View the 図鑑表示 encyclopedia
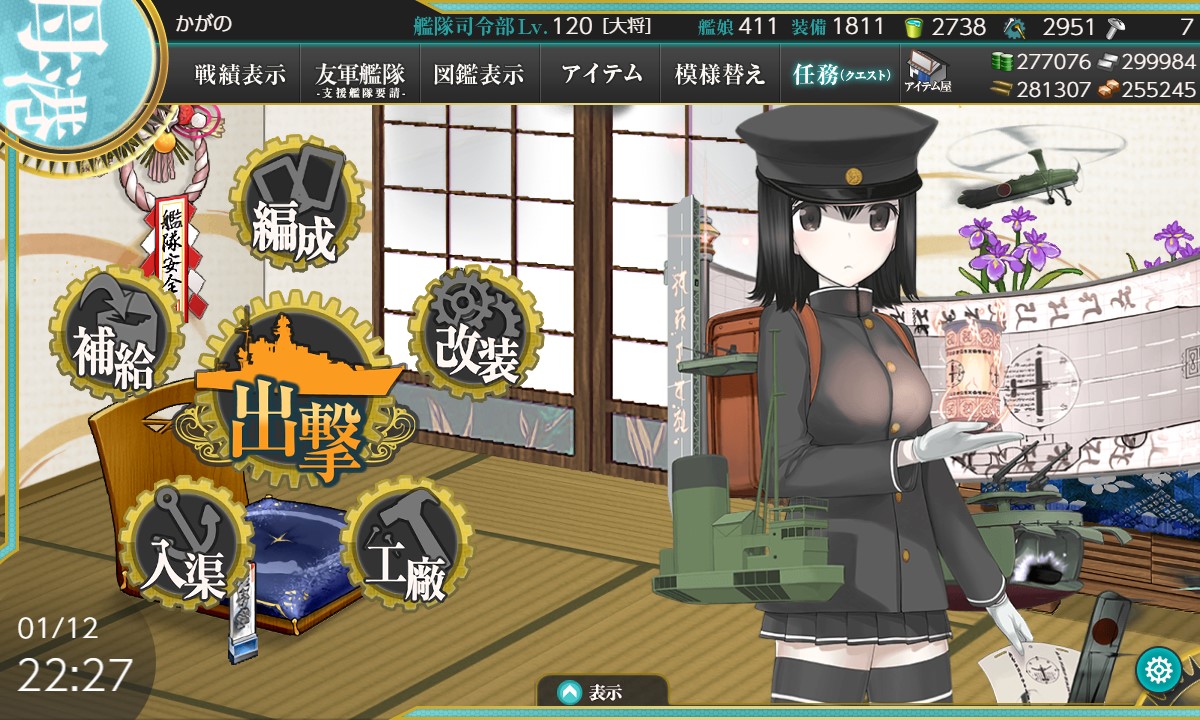This screenshot has width=1200, height=720. pyautogui.click(x=480, y=74)
